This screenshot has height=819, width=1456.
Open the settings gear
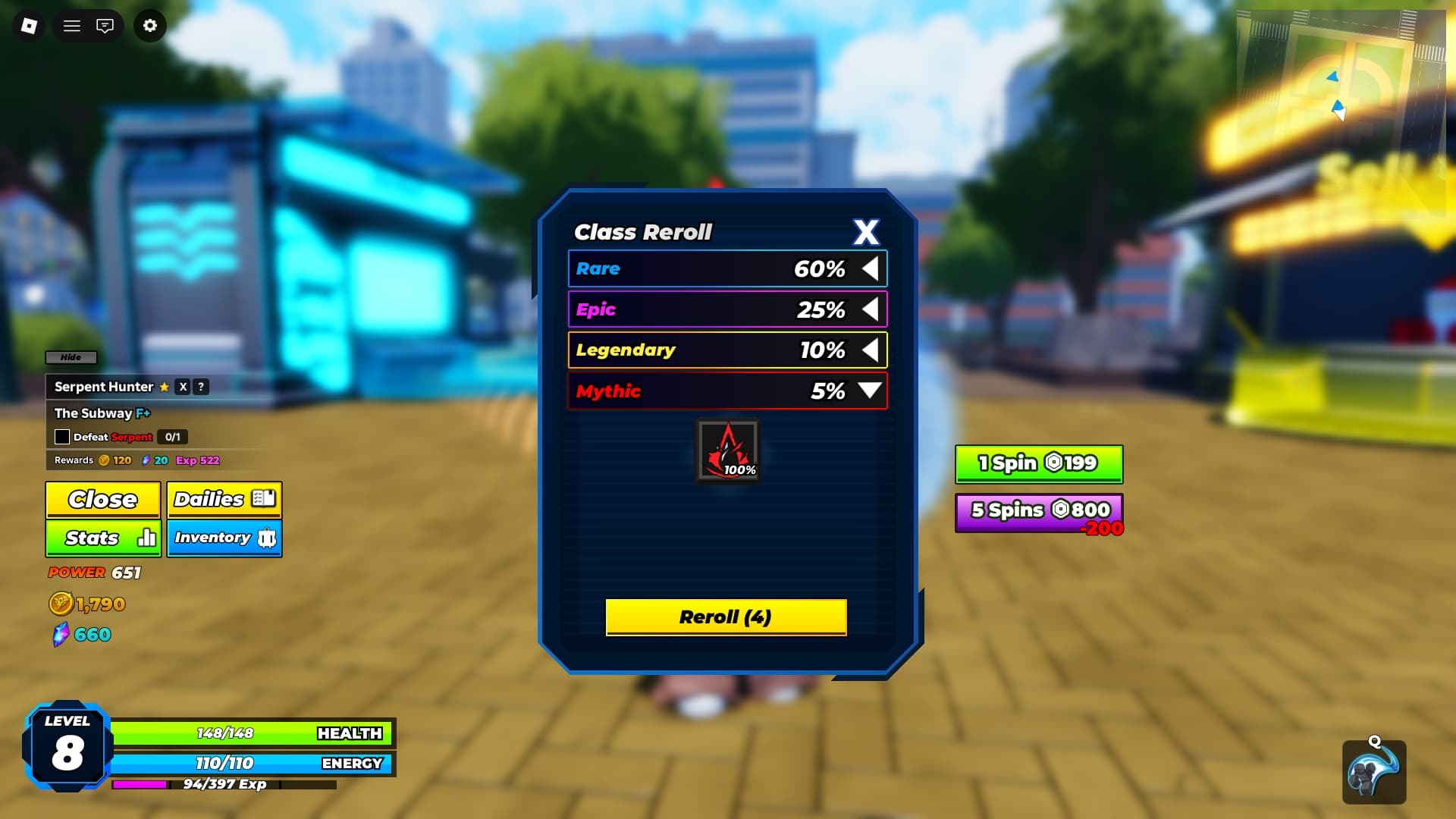click(x=149, y=25)
